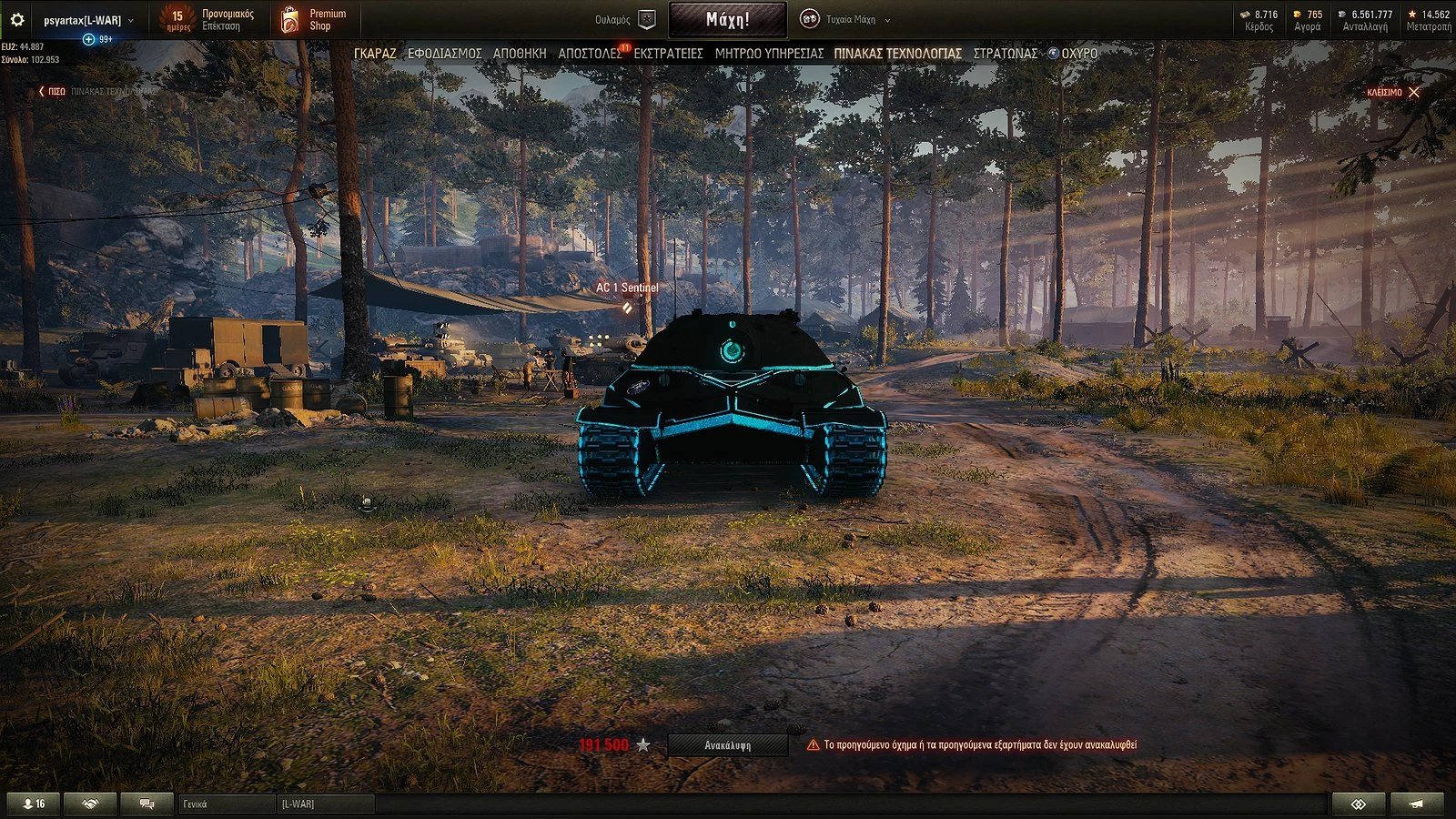Open the ΟΧΥΡΟ stronghold shield icon
This screenshot has width=1456, height=819.
pyautogui.click(x=1054, y=54)
